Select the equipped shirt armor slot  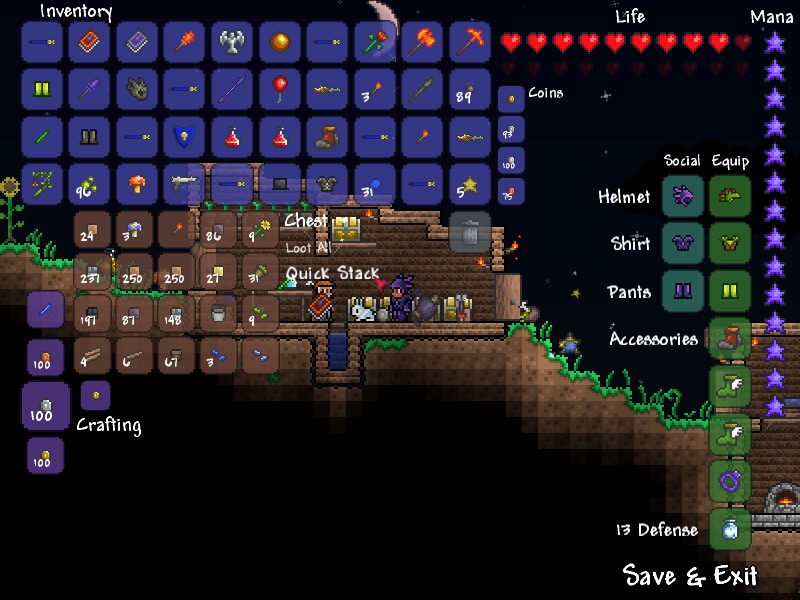pyautogui.click(x=730, y=243)
